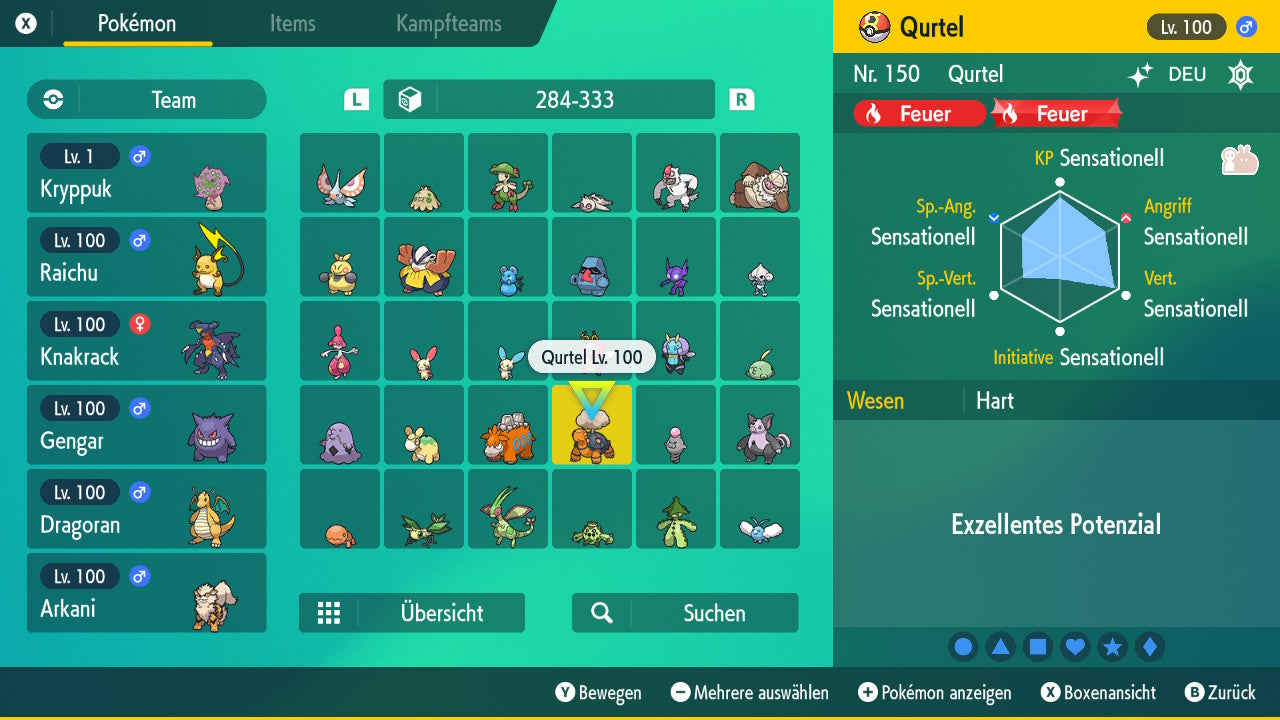Switch to the Items tab

pos(292,25)
